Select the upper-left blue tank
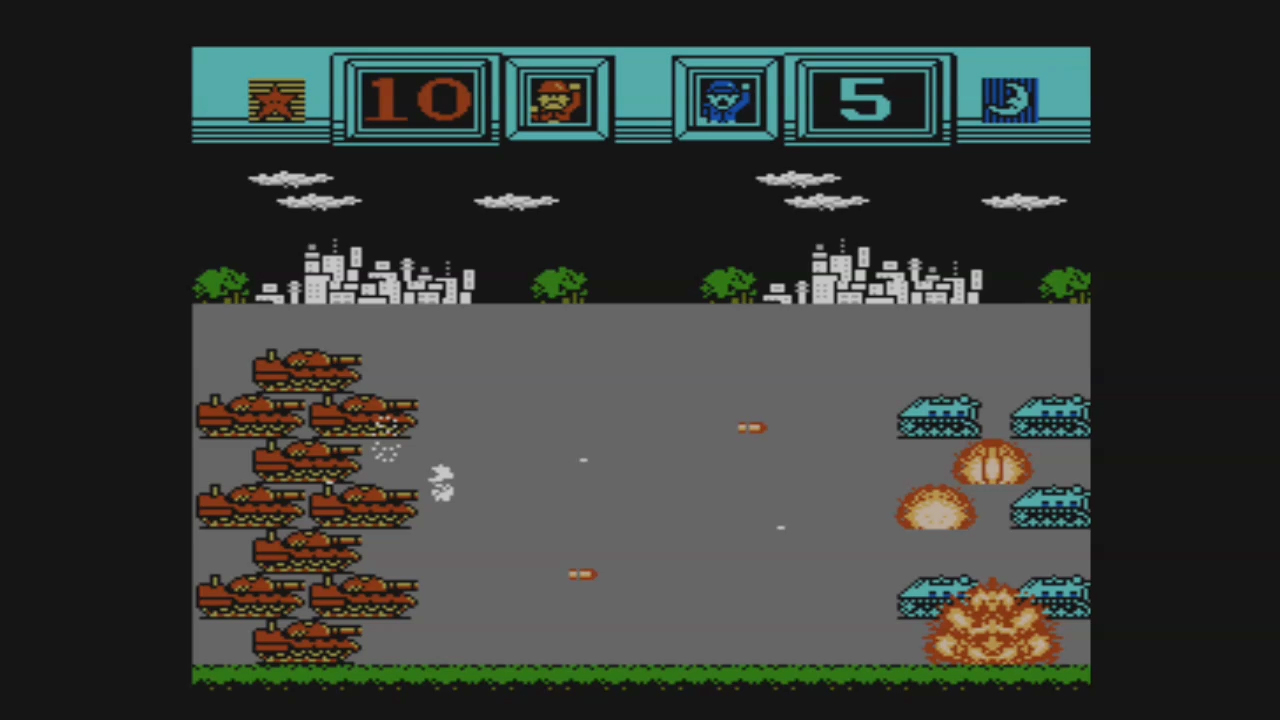The image size is (1280, 720). 938,417
